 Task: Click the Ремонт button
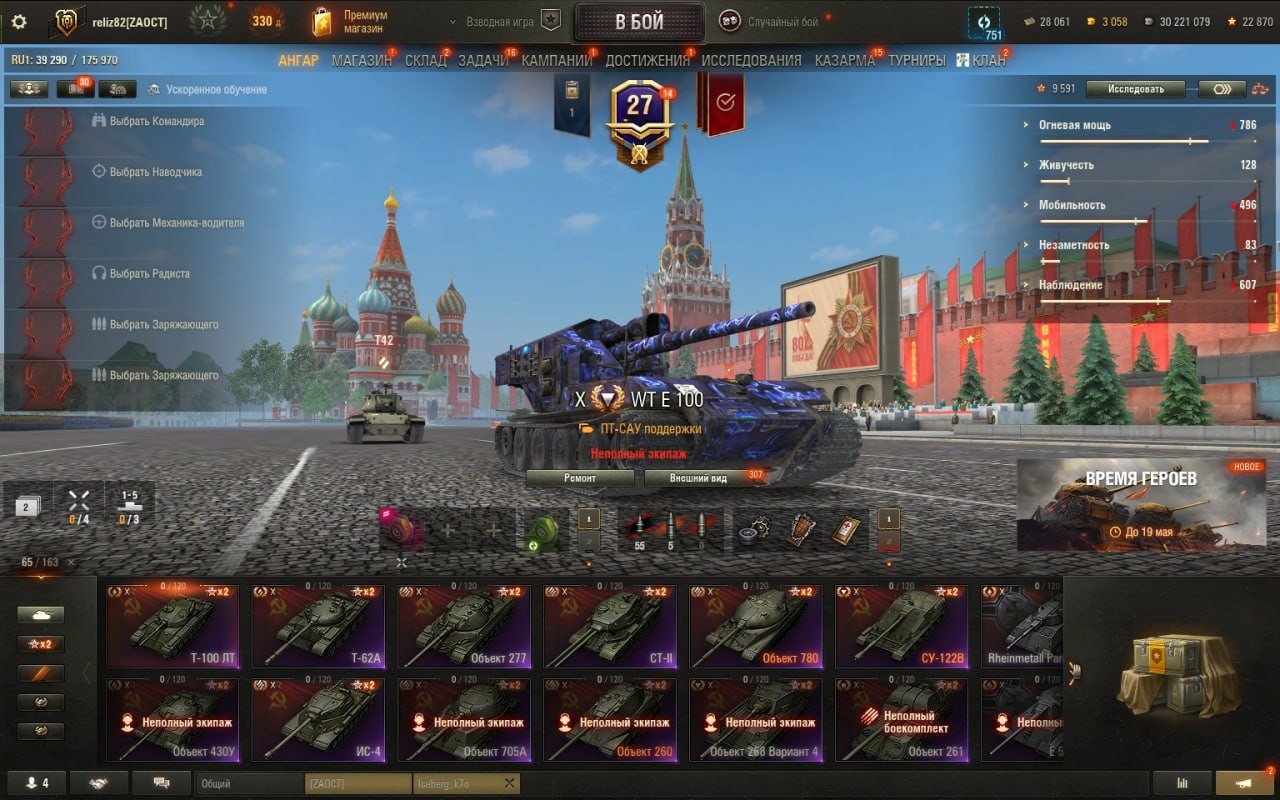tap(580, 478)
